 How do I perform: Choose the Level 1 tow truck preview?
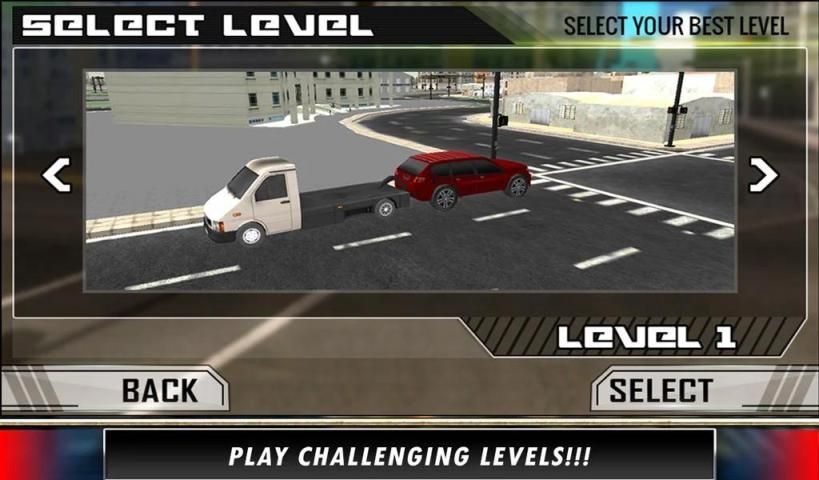pyautogui.click(x=409, y=181)
